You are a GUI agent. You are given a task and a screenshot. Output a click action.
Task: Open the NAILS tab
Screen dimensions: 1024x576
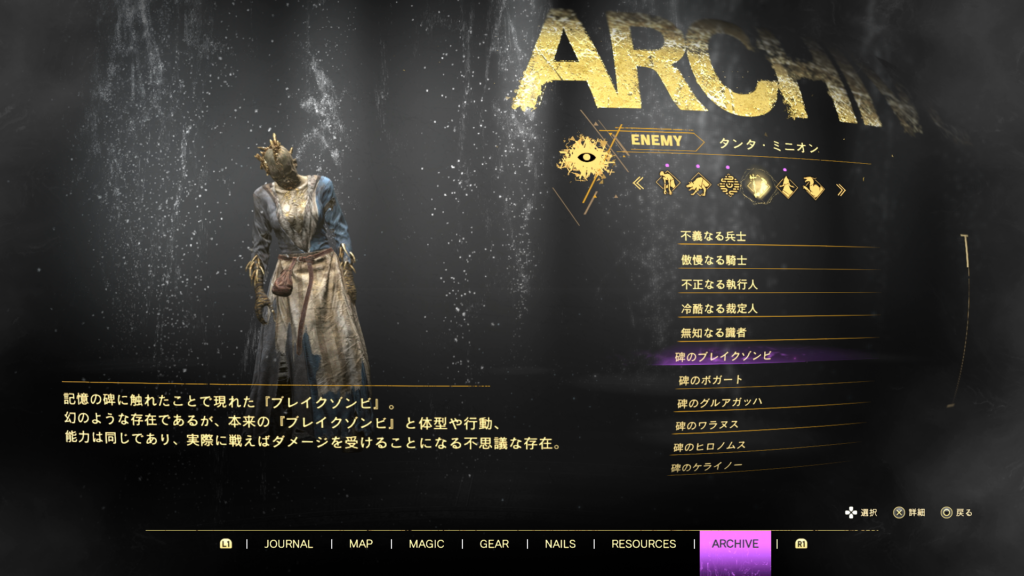[x=560, y=544]
